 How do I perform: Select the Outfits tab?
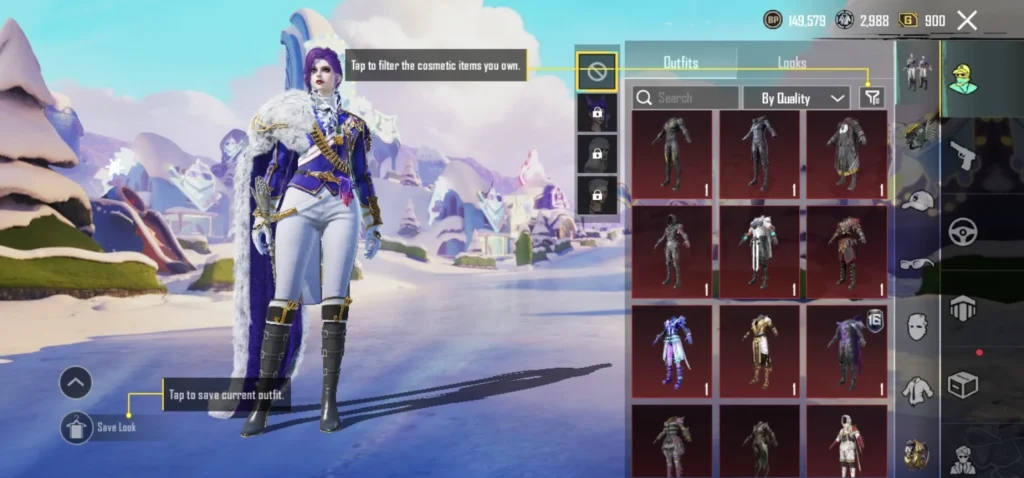pos(681,63)
